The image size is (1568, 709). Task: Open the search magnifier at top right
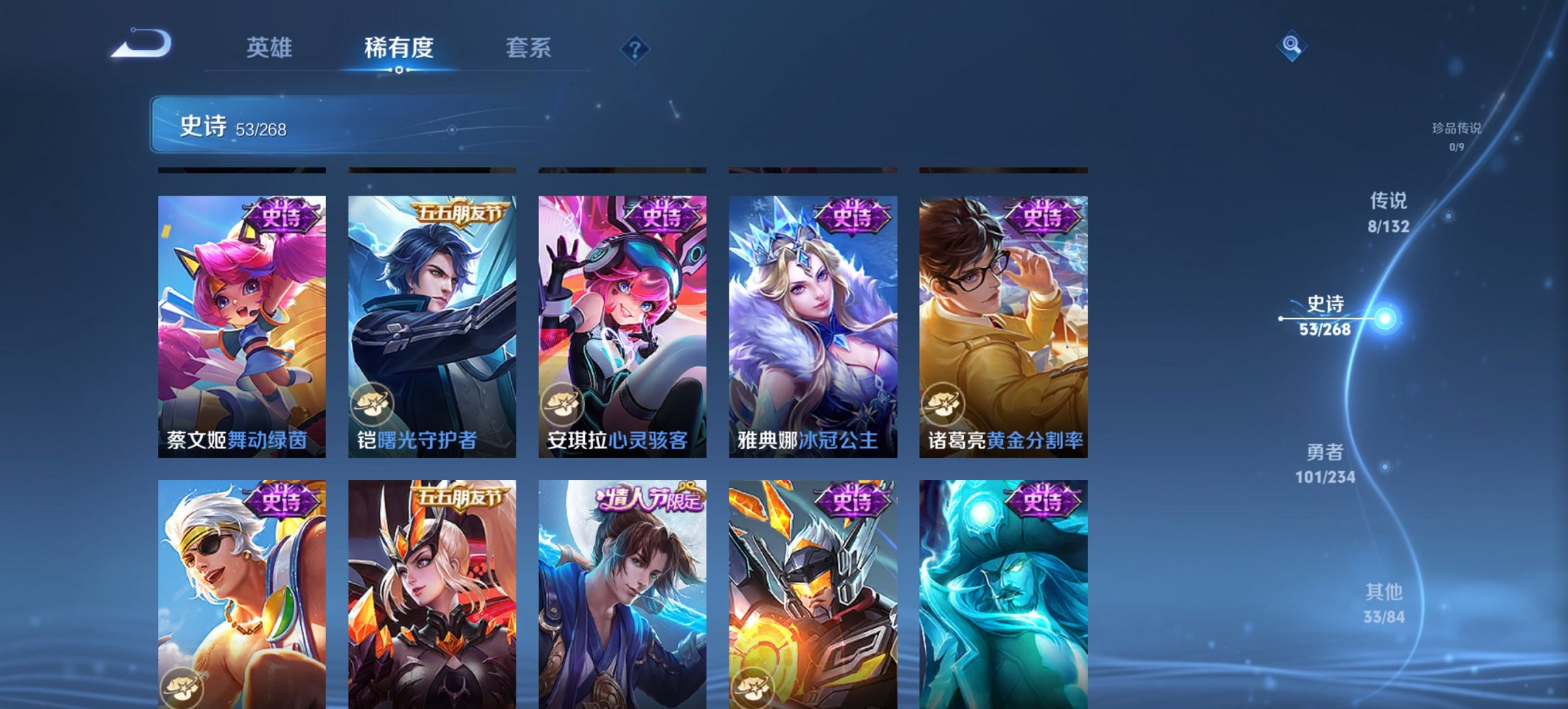(1290, 46)
